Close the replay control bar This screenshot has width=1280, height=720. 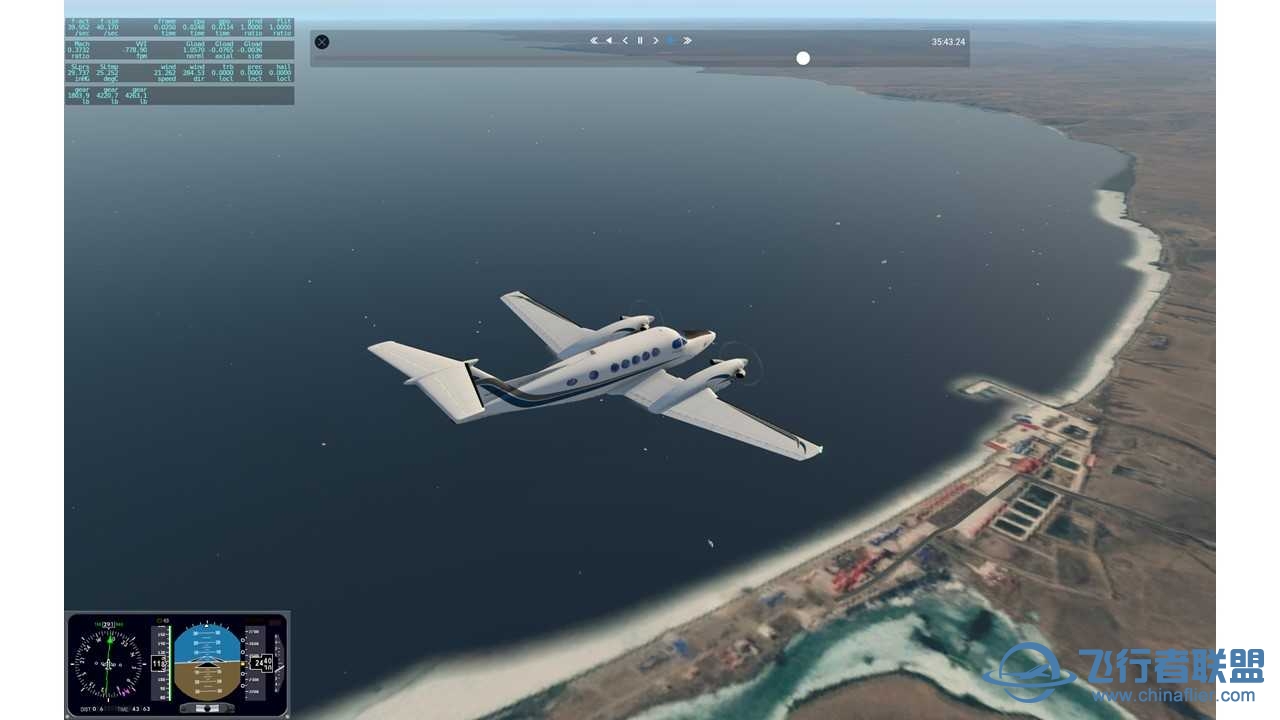point(322,42)
